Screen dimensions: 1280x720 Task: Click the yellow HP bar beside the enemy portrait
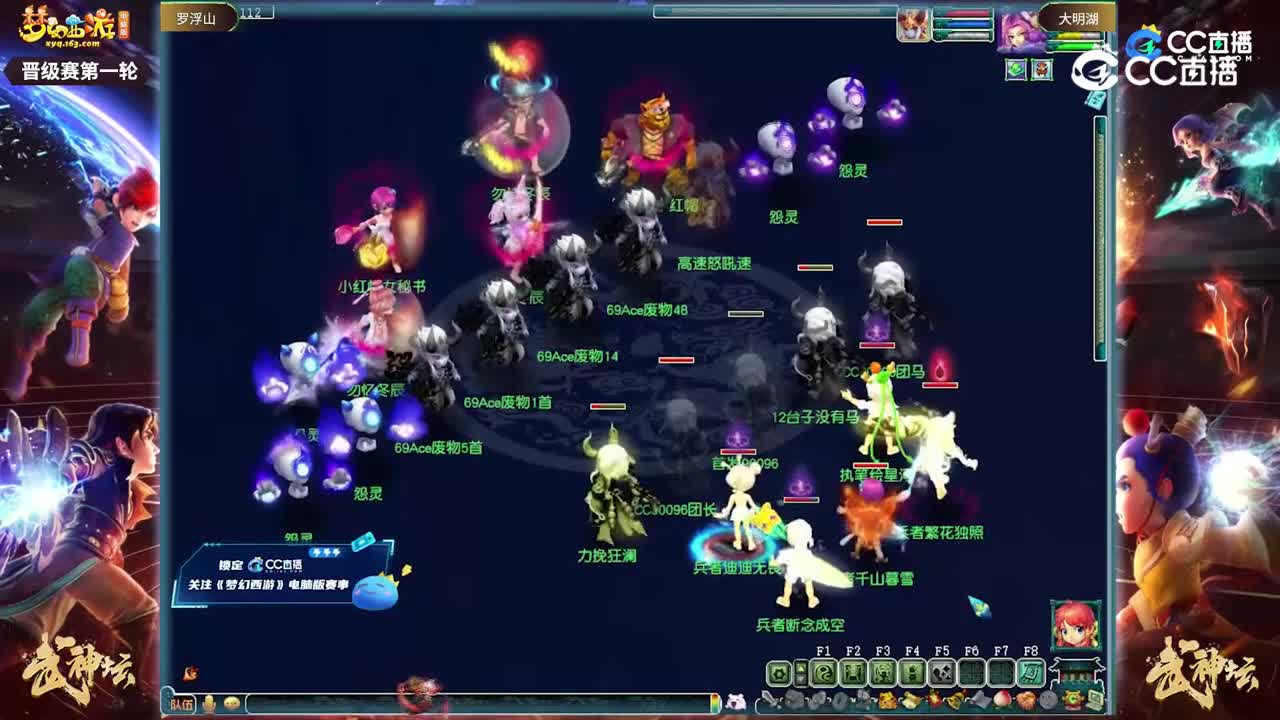1075,35
